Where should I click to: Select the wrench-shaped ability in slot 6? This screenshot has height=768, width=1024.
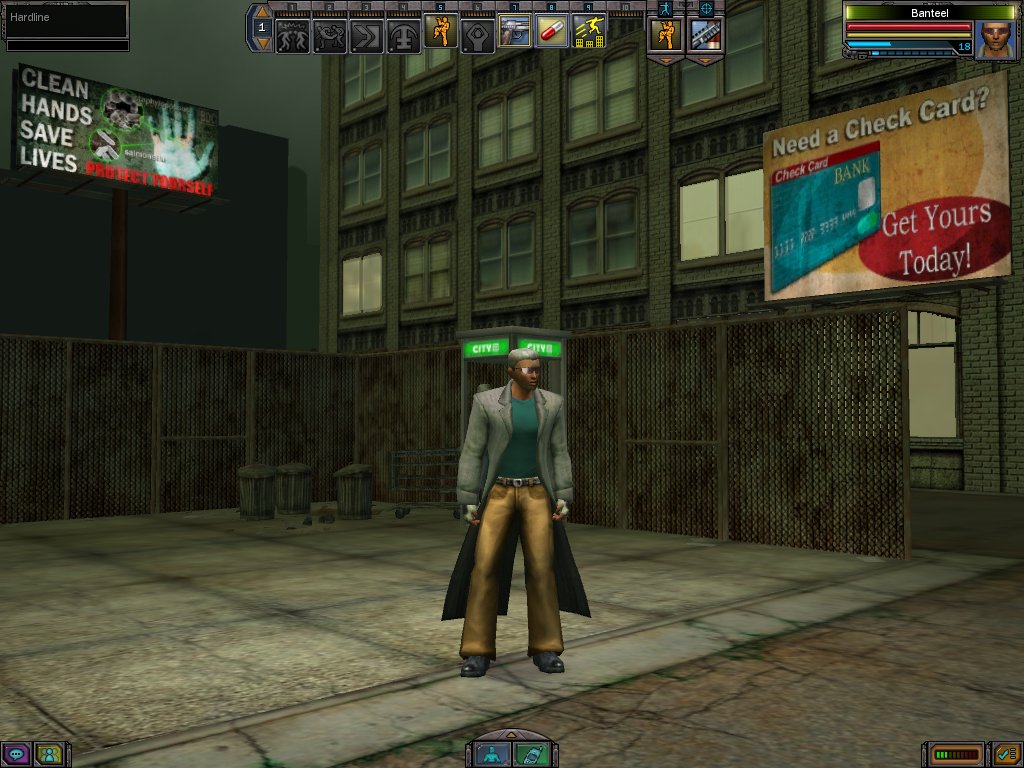[478, 36]
